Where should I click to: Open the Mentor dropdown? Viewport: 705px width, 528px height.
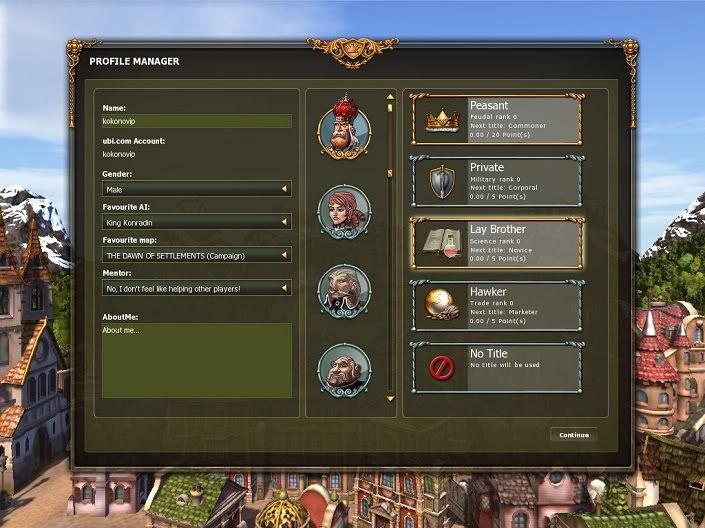(196, 288)
